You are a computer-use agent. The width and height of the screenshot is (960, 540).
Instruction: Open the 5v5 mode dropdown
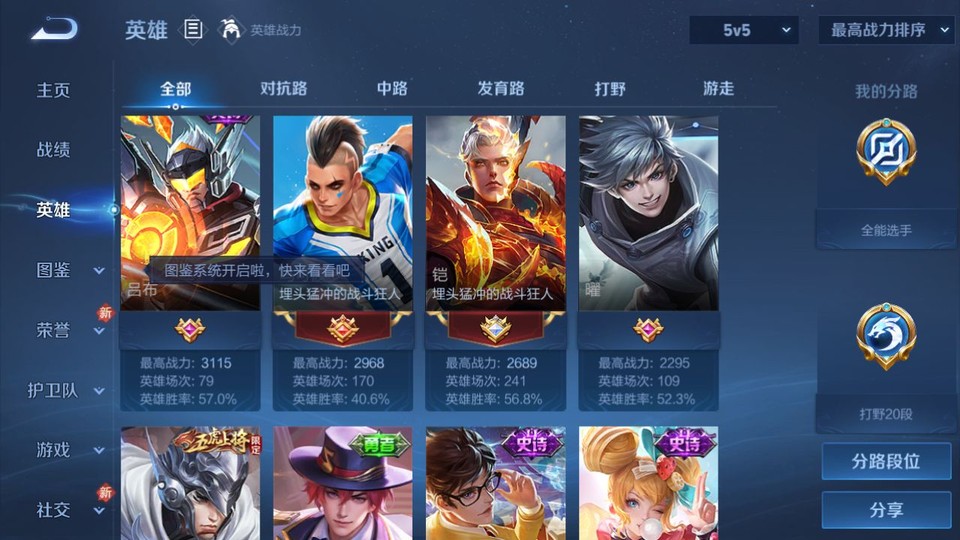click(x=743, y=30)
